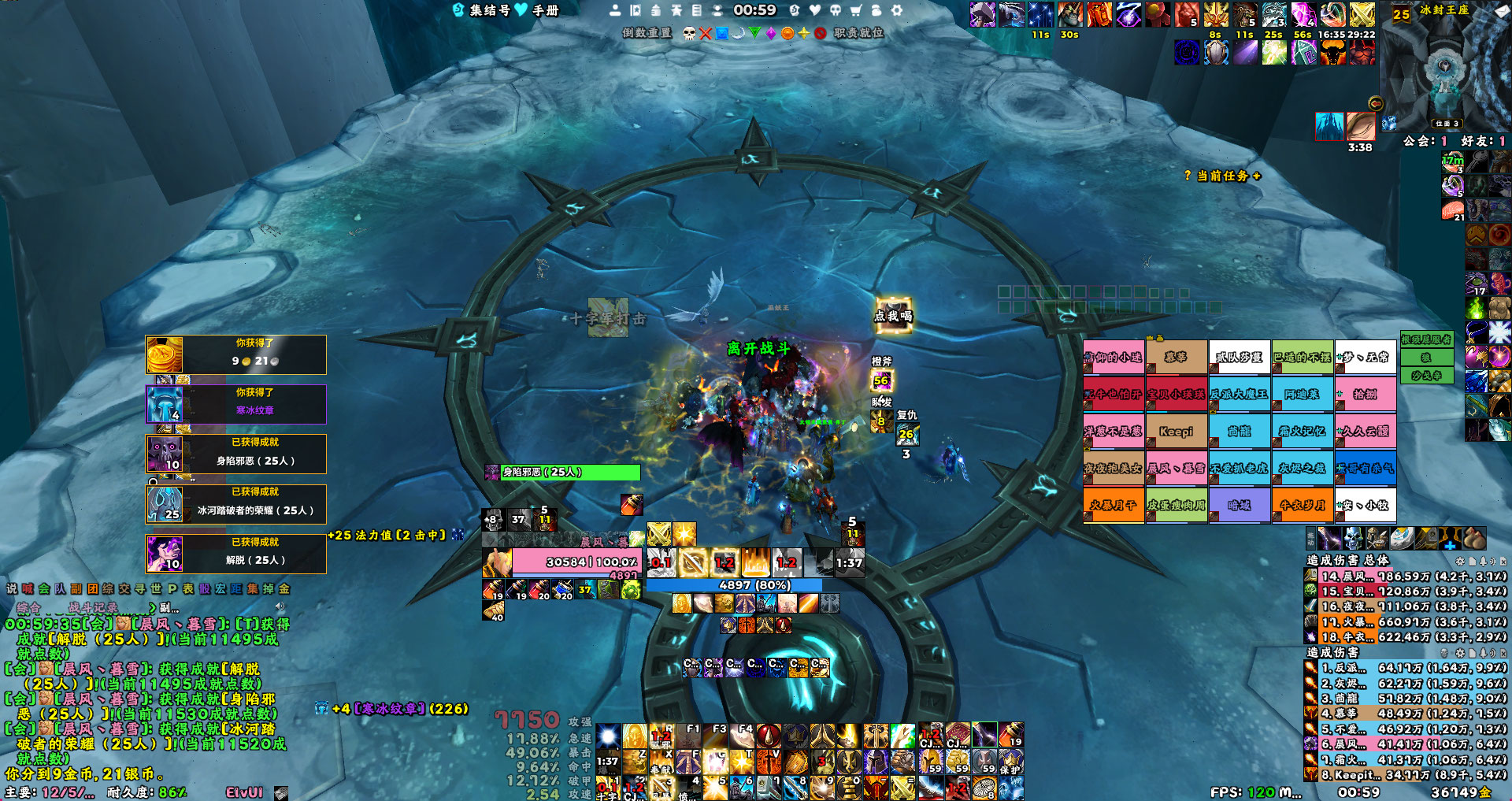Click the shopping cart icon
The width and height of the screenshot is (1512, 801).
pos(855,10)
